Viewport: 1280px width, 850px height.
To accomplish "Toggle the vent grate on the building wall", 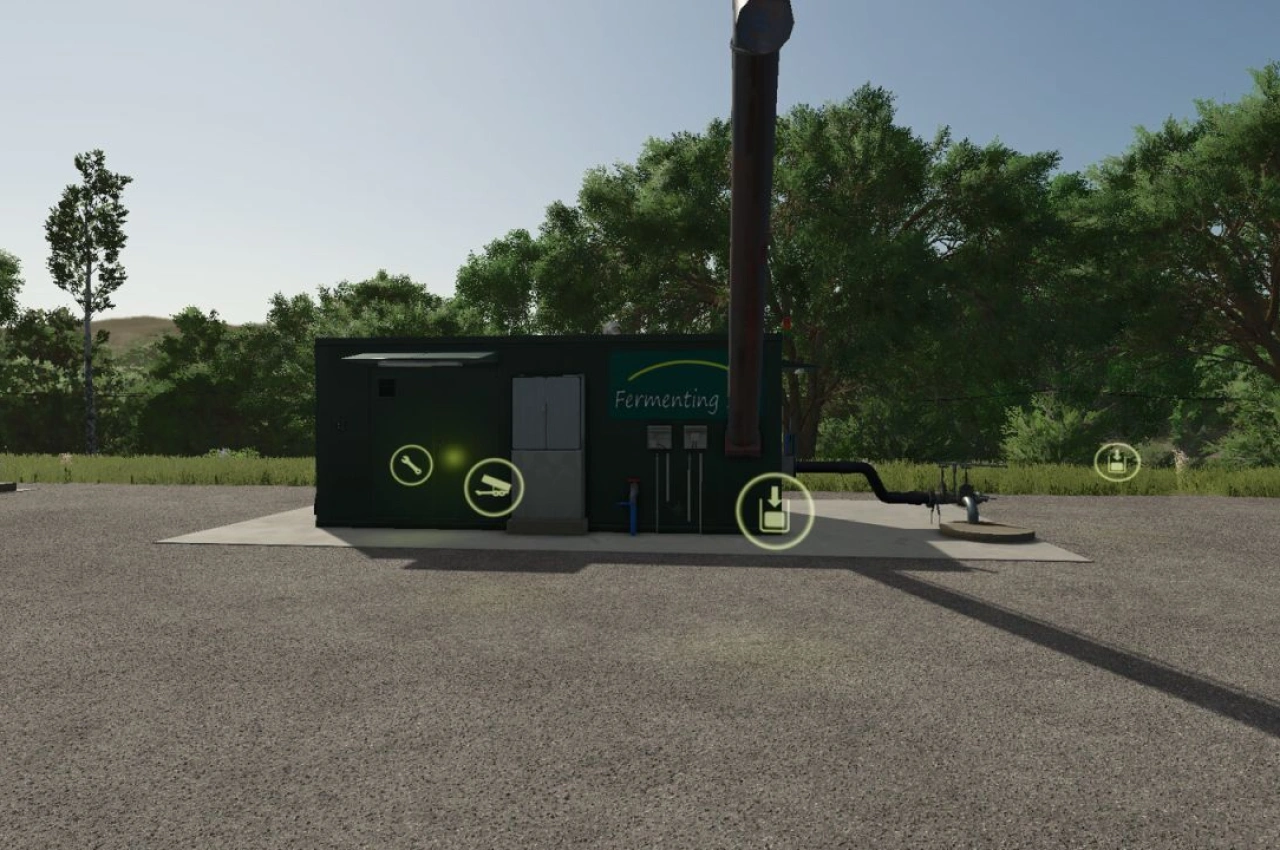I will point(386,388).
